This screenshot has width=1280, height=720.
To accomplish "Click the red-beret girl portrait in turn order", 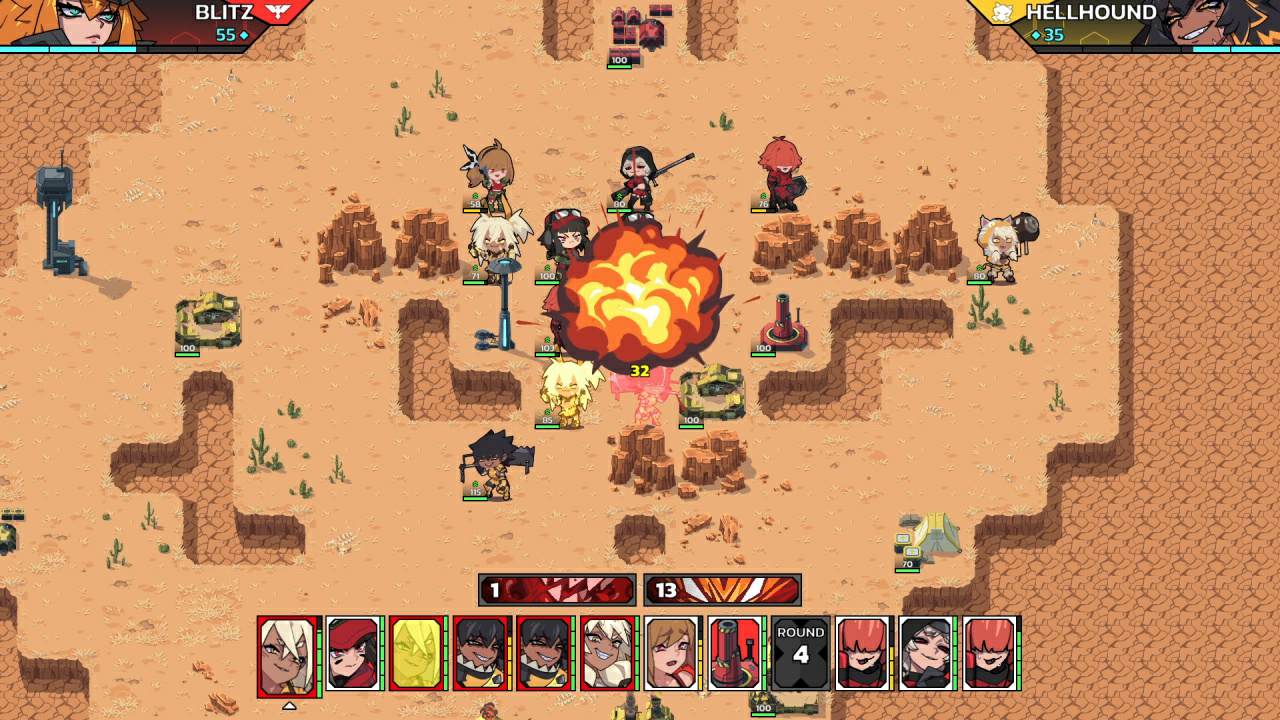I will (354, 654).
